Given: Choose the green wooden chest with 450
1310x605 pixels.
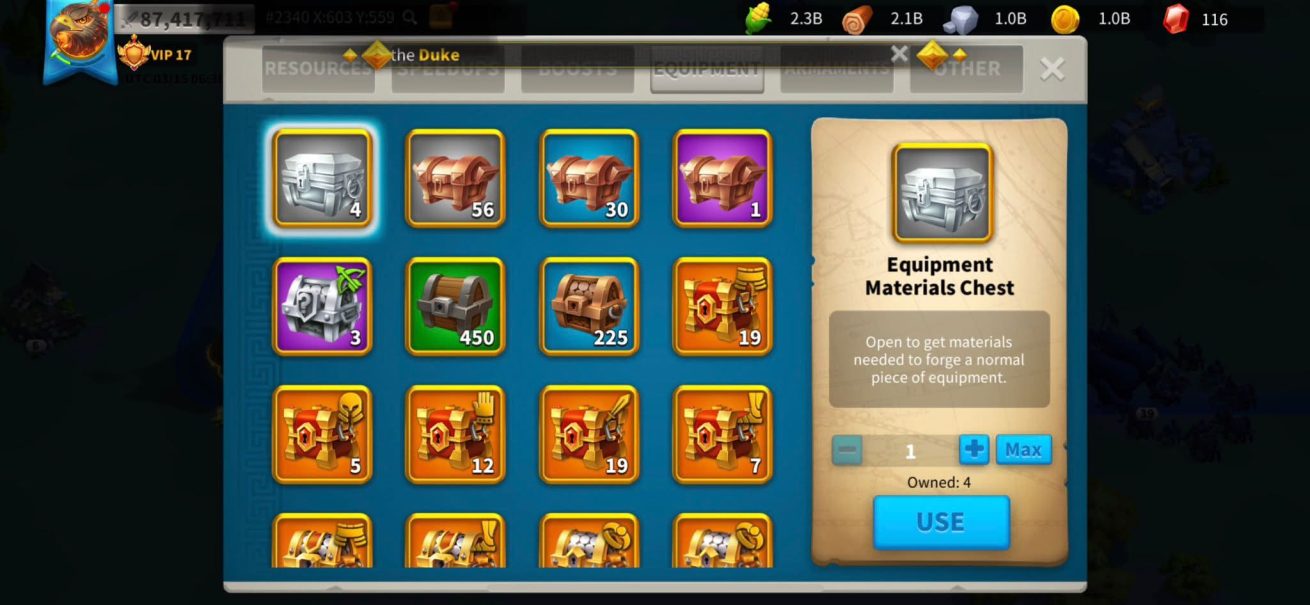Looking at the screenshot, I should point(455,306).
